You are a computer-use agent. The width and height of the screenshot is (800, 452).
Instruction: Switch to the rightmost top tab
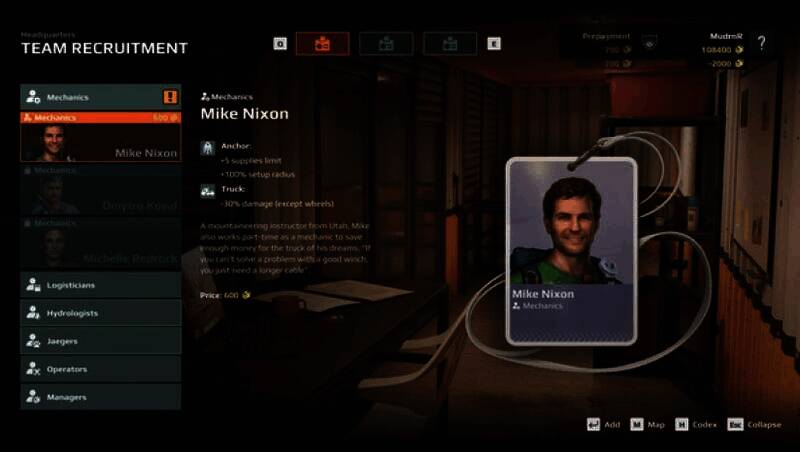450,43
